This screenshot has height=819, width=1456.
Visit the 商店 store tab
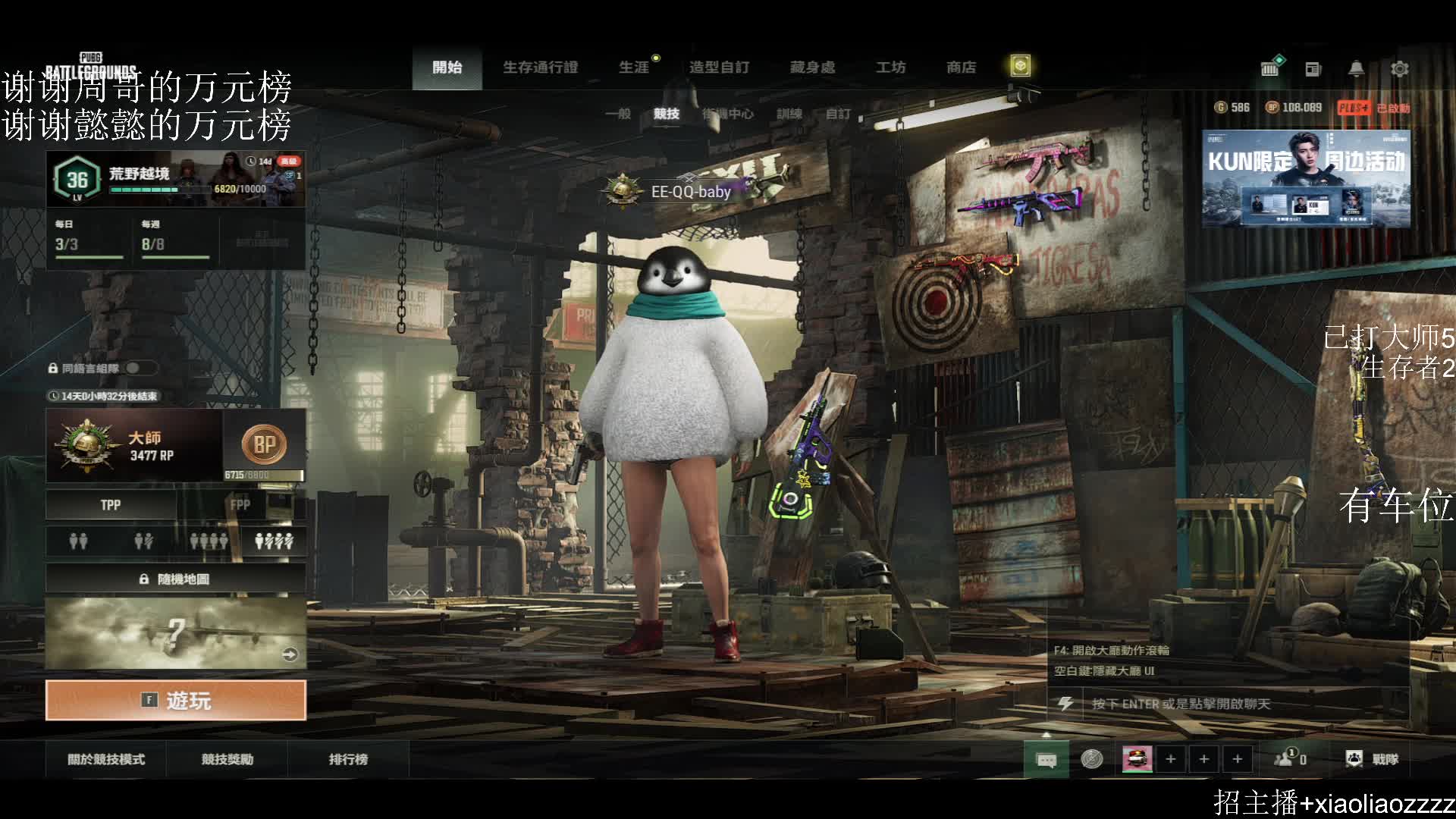click(x=961, y=67)
